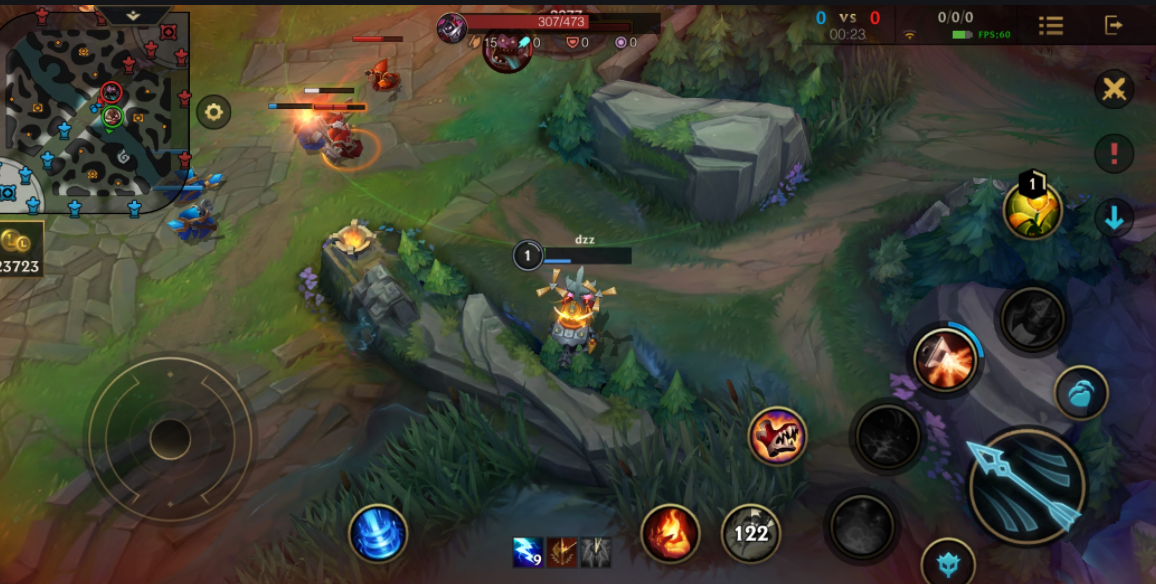Click the exit door icon
Viewport: 1156px width, 584px height.
(1114, 25)
